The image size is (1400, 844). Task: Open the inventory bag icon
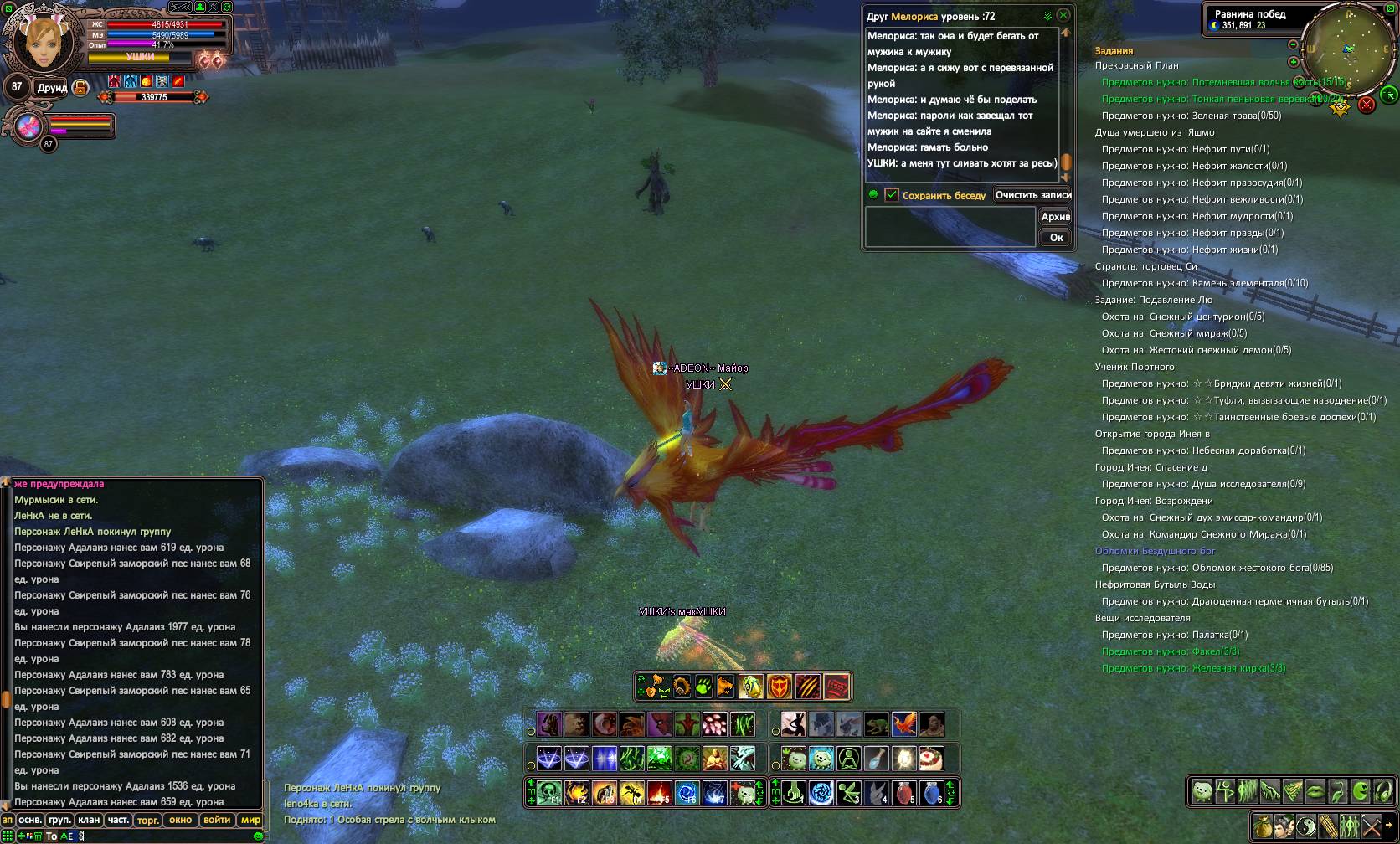pos(1262,825)
